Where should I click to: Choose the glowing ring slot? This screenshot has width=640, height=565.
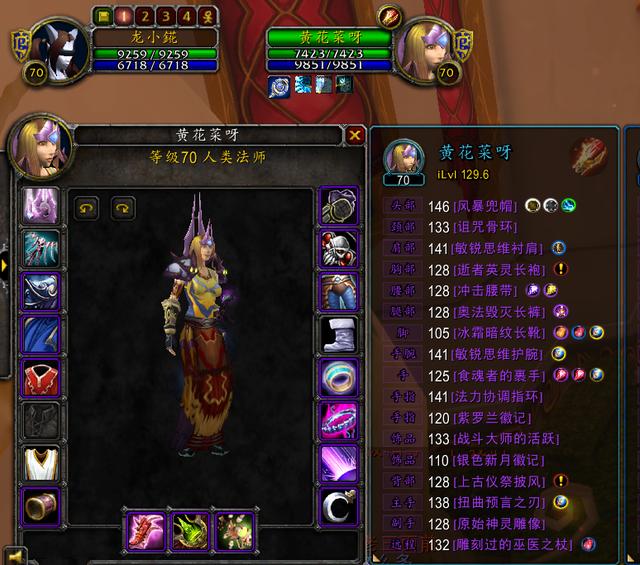(x=339, y=379)
